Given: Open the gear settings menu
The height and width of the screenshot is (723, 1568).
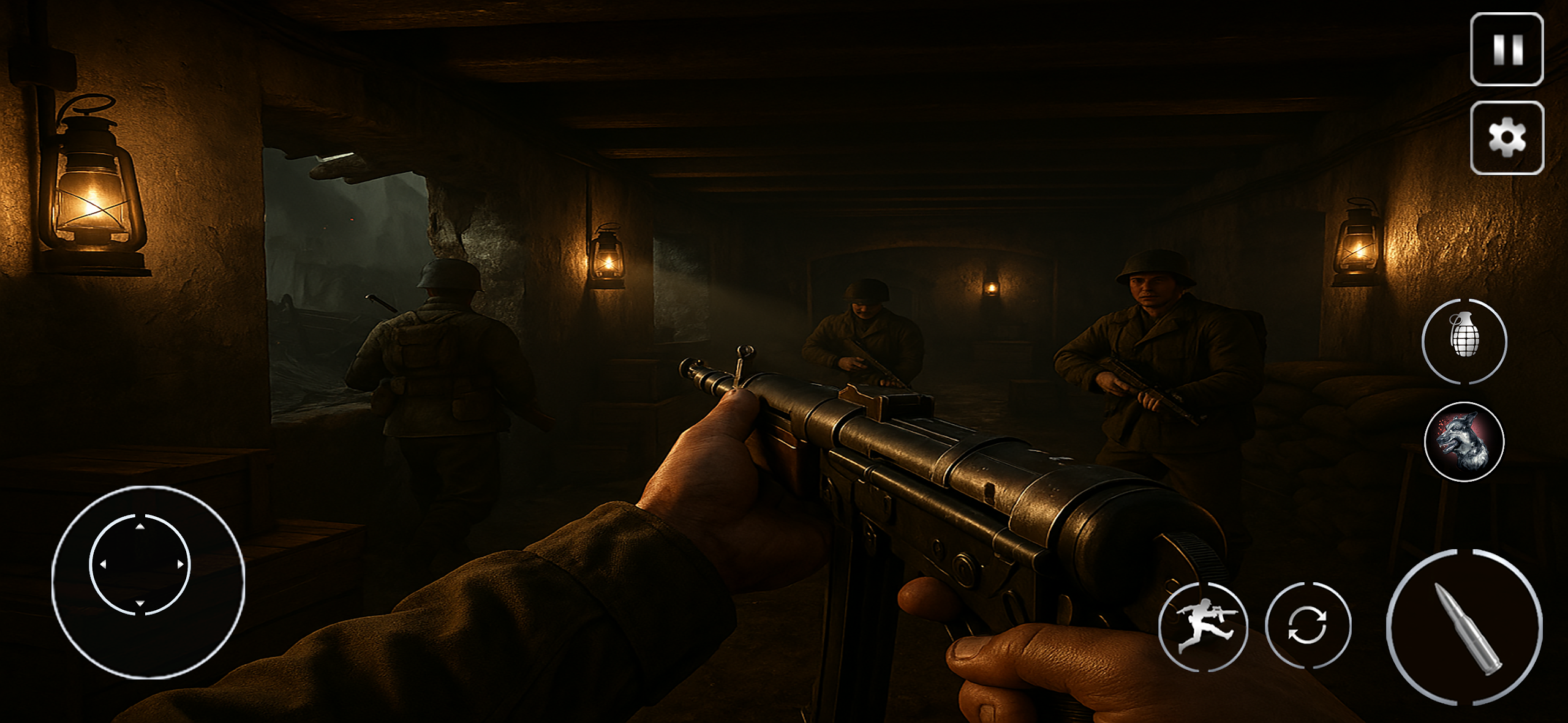Looking at the screenshot, I should coord(1507,138).
